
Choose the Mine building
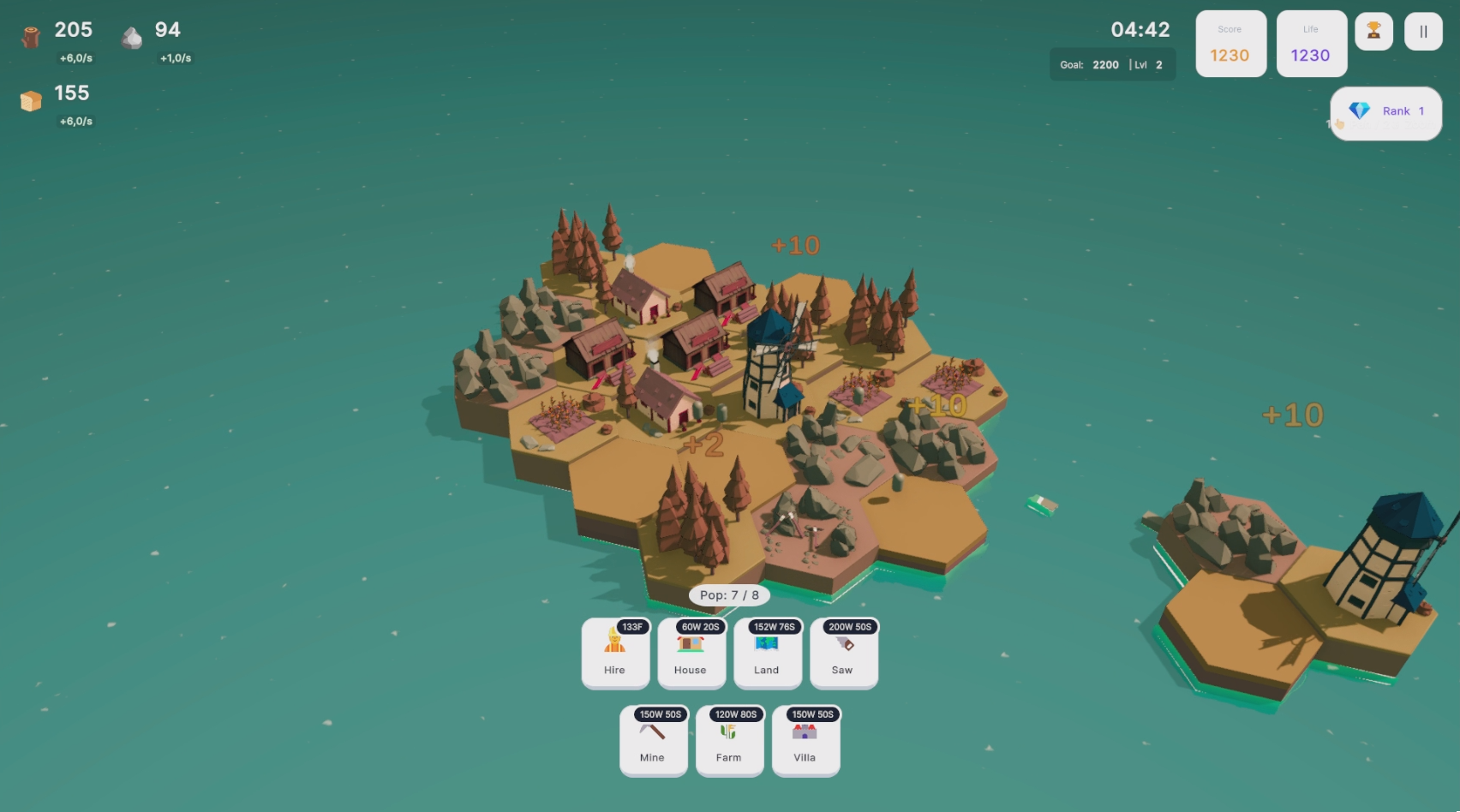pyautogui.click(x=653, y=741)
